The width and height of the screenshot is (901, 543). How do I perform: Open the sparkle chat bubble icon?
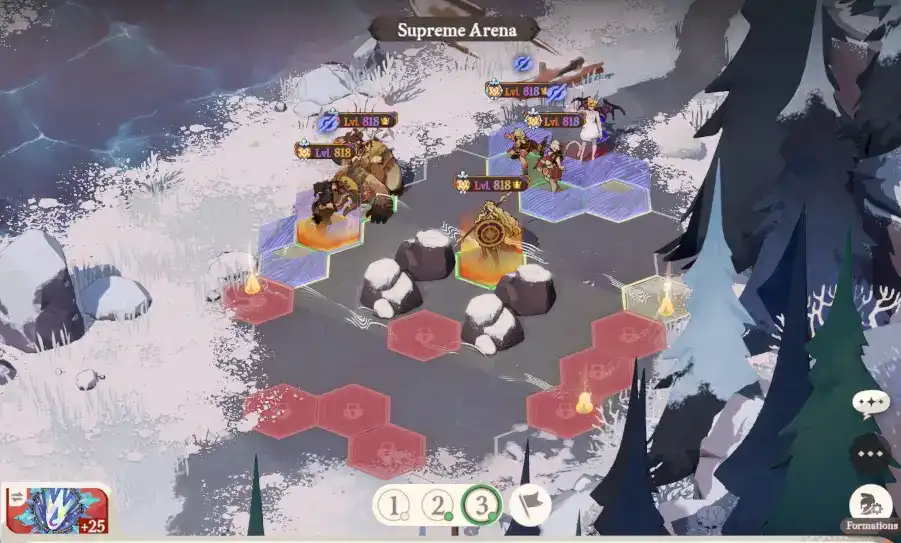870,404
